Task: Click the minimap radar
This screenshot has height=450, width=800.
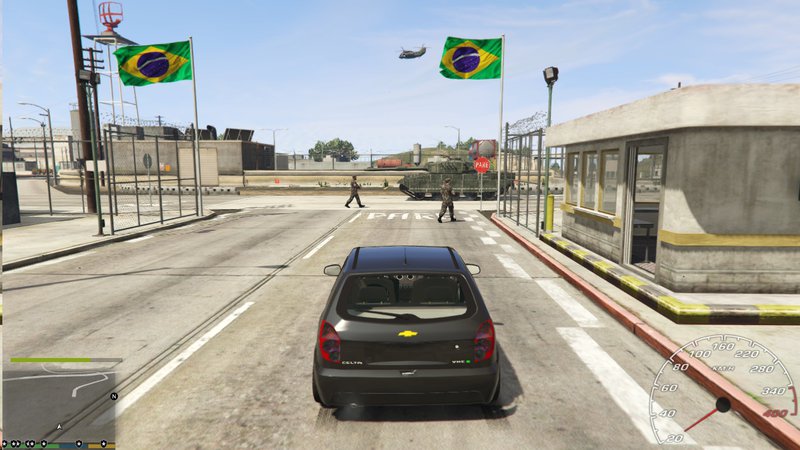Action: (x=58, y=400)
